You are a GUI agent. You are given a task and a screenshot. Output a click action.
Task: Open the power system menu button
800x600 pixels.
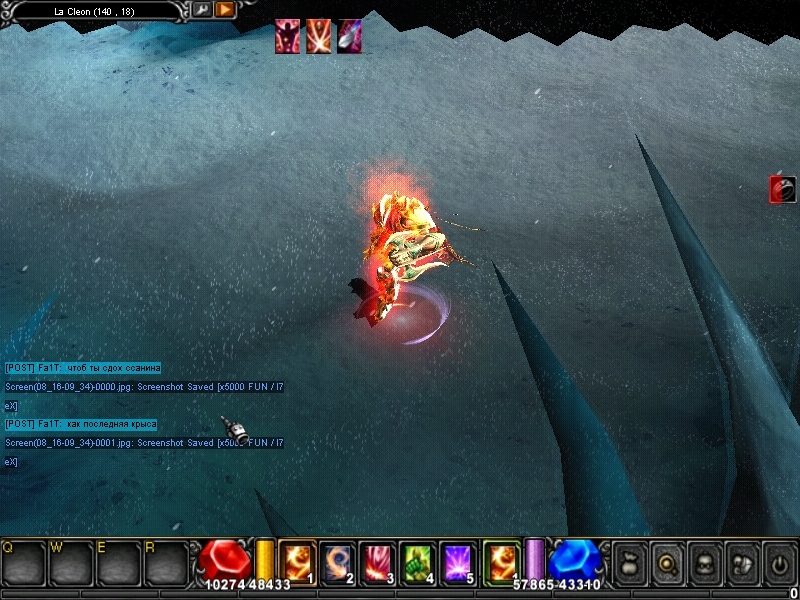click(x=779, y=562)
